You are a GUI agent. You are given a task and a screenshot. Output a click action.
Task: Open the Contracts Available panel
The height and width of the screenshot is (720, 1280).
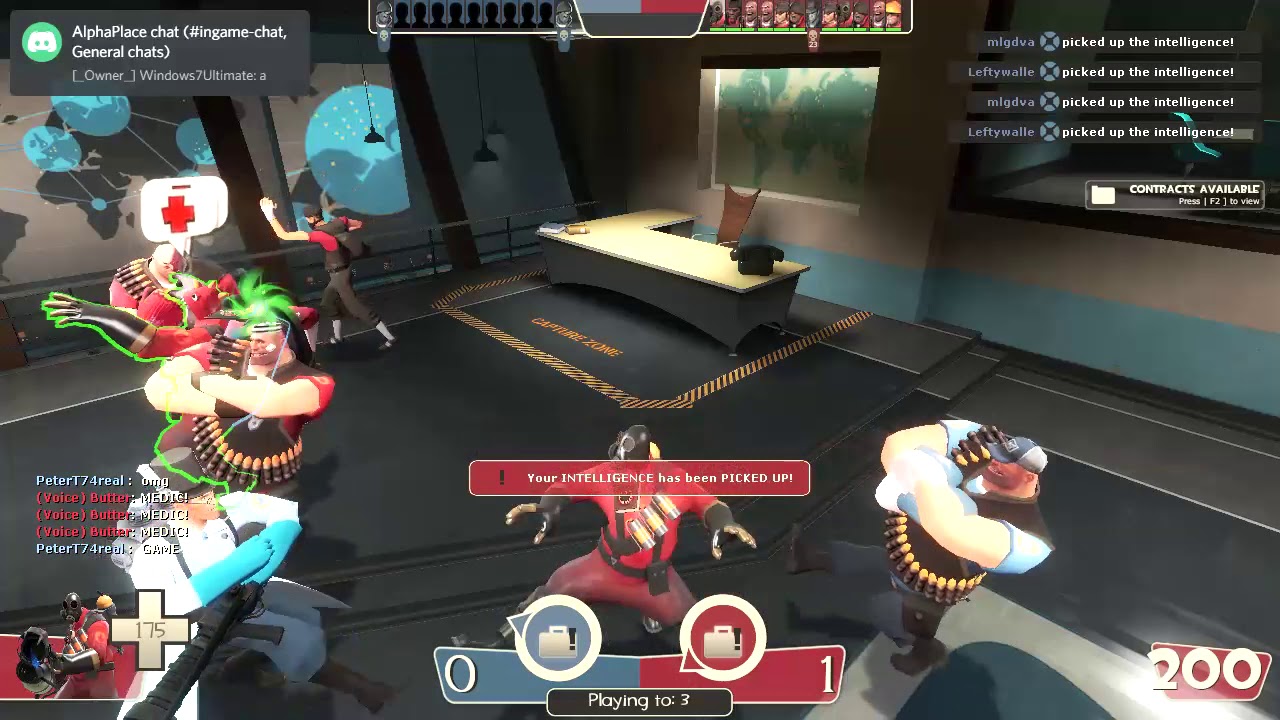[x=1175, y=194]
